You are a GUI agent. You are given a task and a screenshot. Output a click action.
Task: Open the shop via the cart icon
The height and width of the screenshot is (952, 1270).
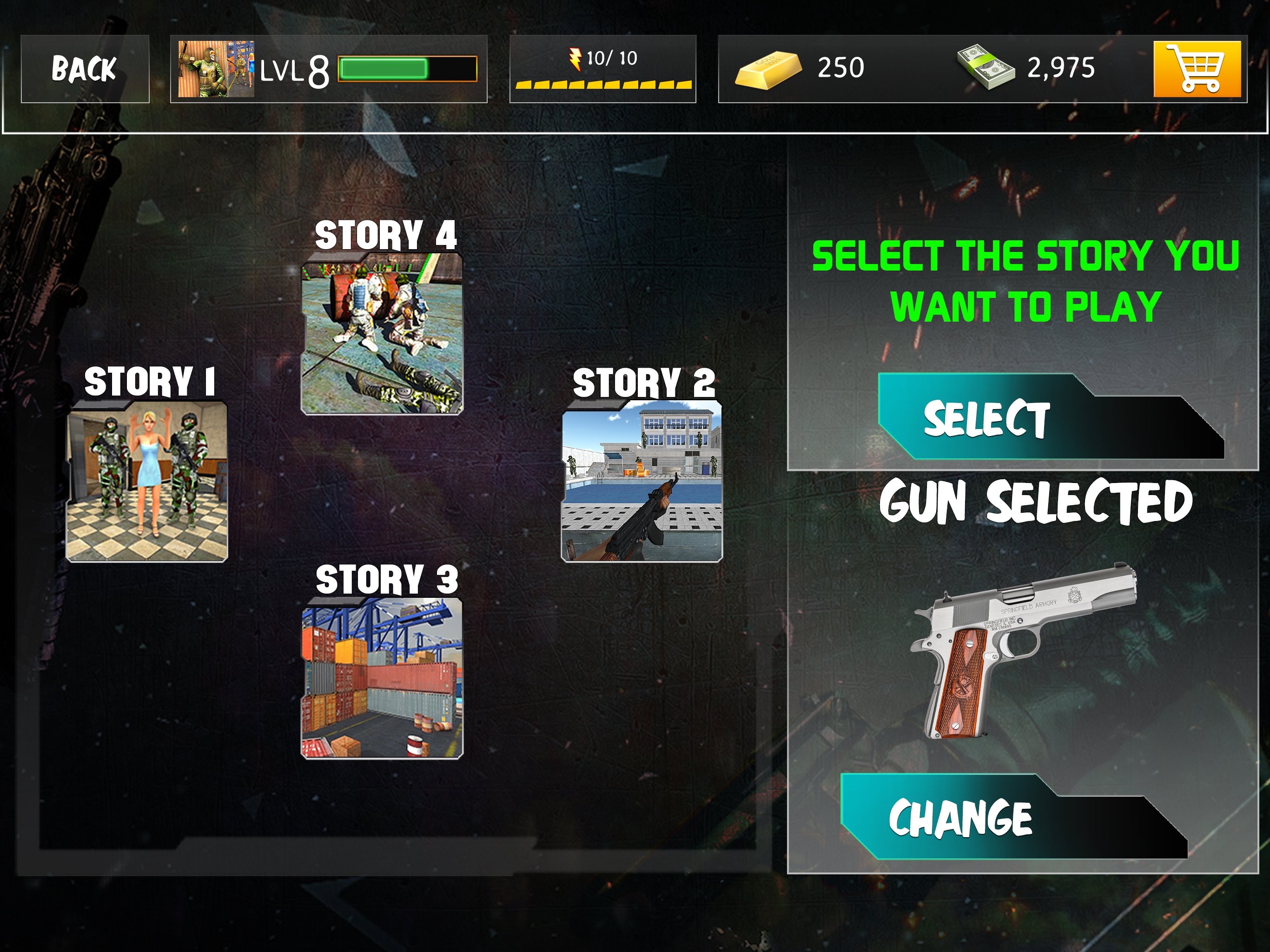click(x=1197, y=69)
